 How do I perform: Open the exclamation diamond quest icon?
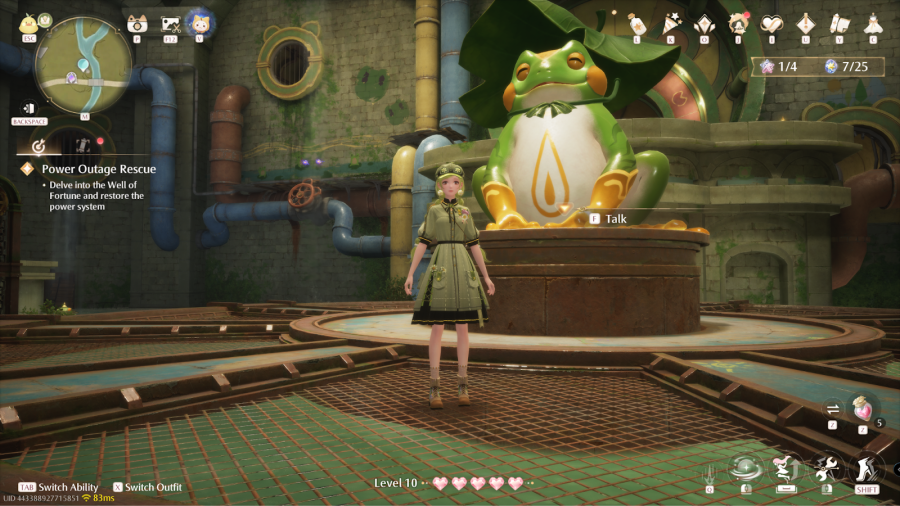tap(806, 23)
